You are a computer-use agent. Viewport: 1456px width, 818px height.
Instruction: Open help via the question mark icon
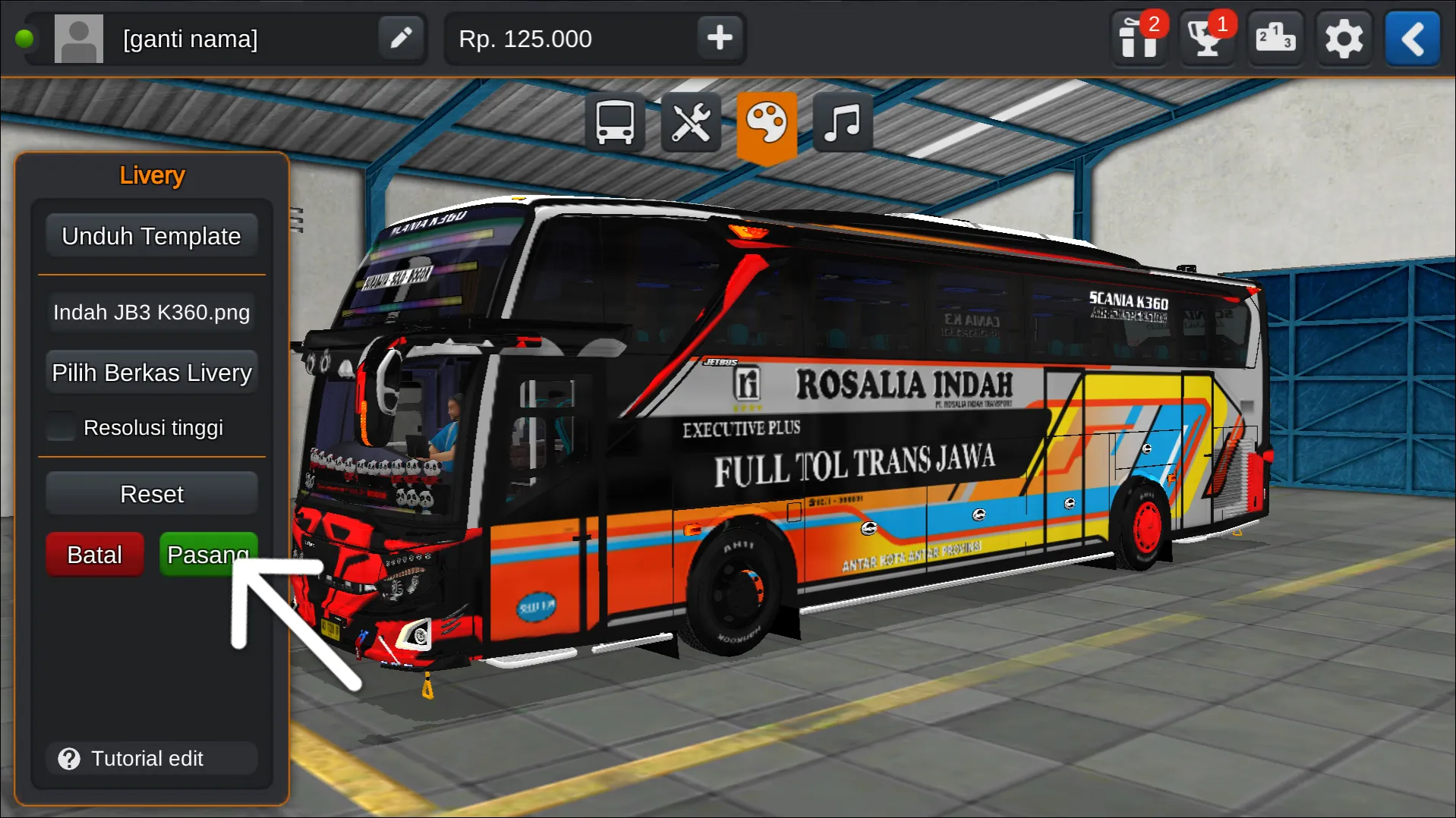(69, 758)
